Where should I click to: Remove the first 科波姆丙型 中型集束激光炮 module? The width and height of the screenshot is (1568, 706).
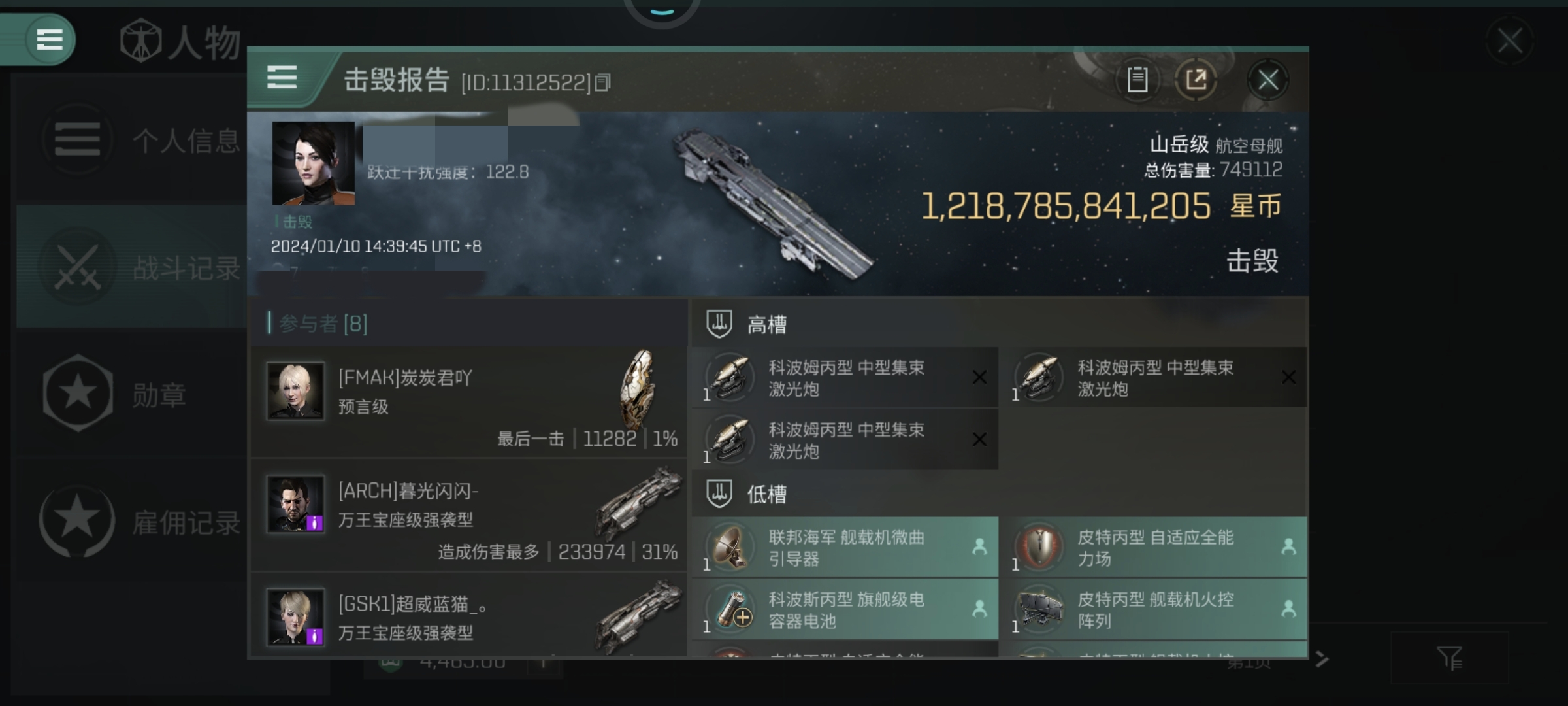click(979, 377)
